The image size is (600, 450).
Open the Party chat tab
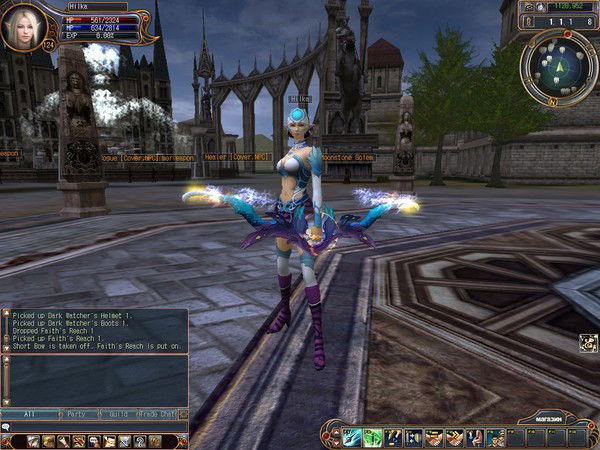pos(76,413)
